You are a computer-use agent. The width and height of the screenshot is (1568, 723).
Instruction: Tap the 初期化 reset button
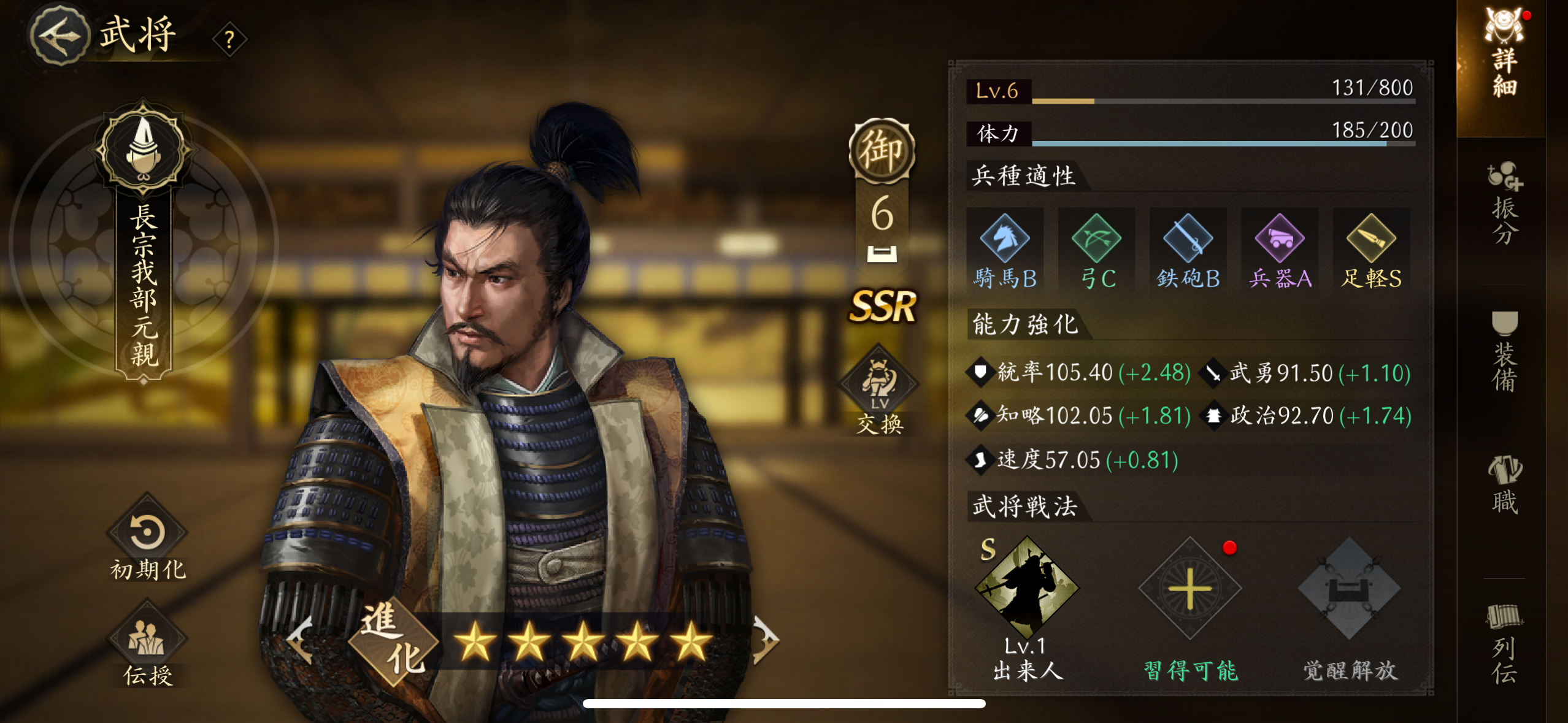coord(147,540)
